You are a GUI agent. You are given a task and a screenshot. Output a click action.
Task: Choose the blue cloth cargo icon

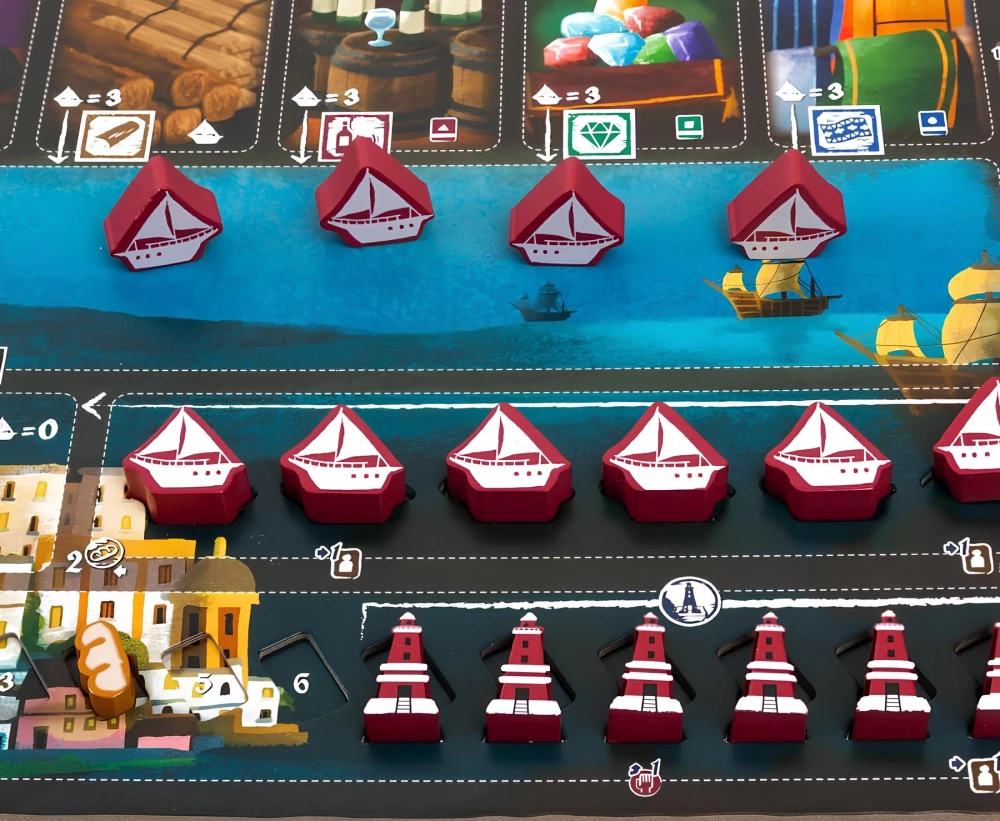pos(844,132)
